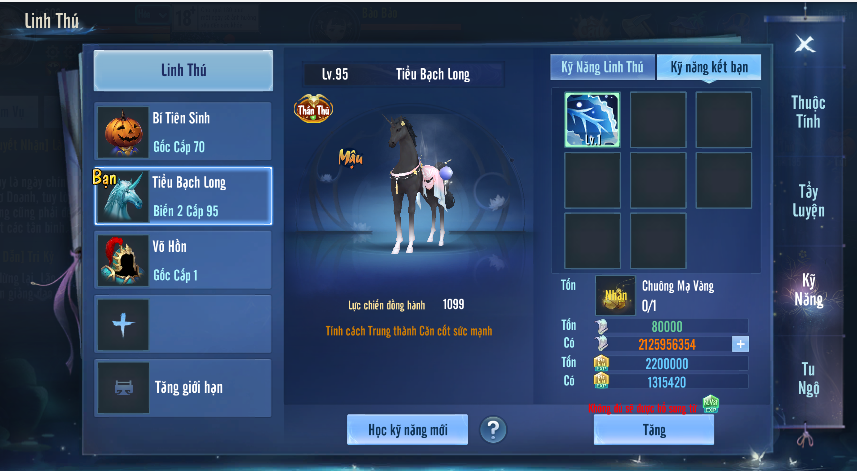Screen dimensions: 857x471
Task: Choose the Võ Hồn pet entry
Action: (x=183, y=260)
